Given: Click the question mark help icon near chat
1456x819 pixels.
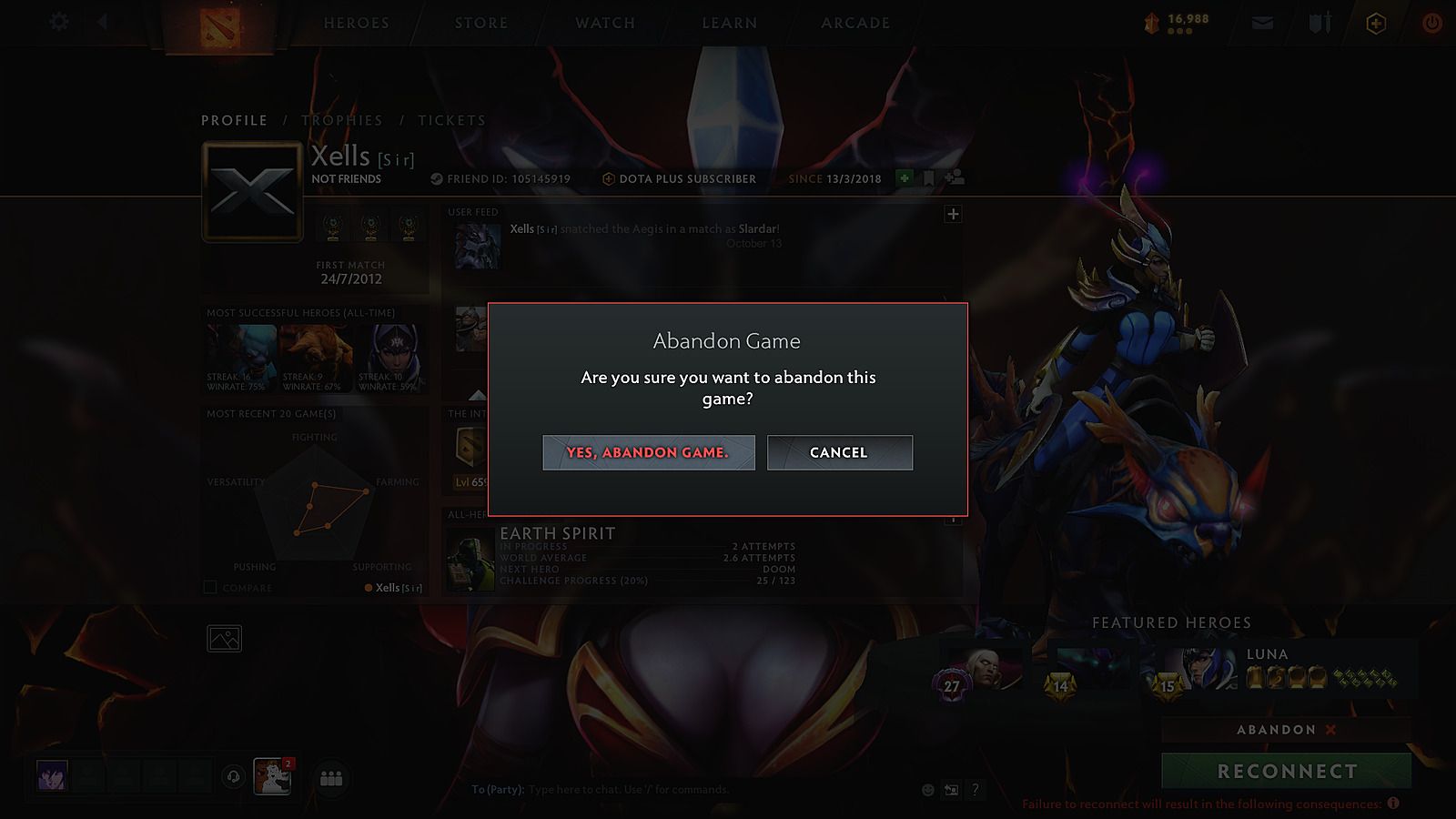Looking at the screenshot, I should coord(976,790).
